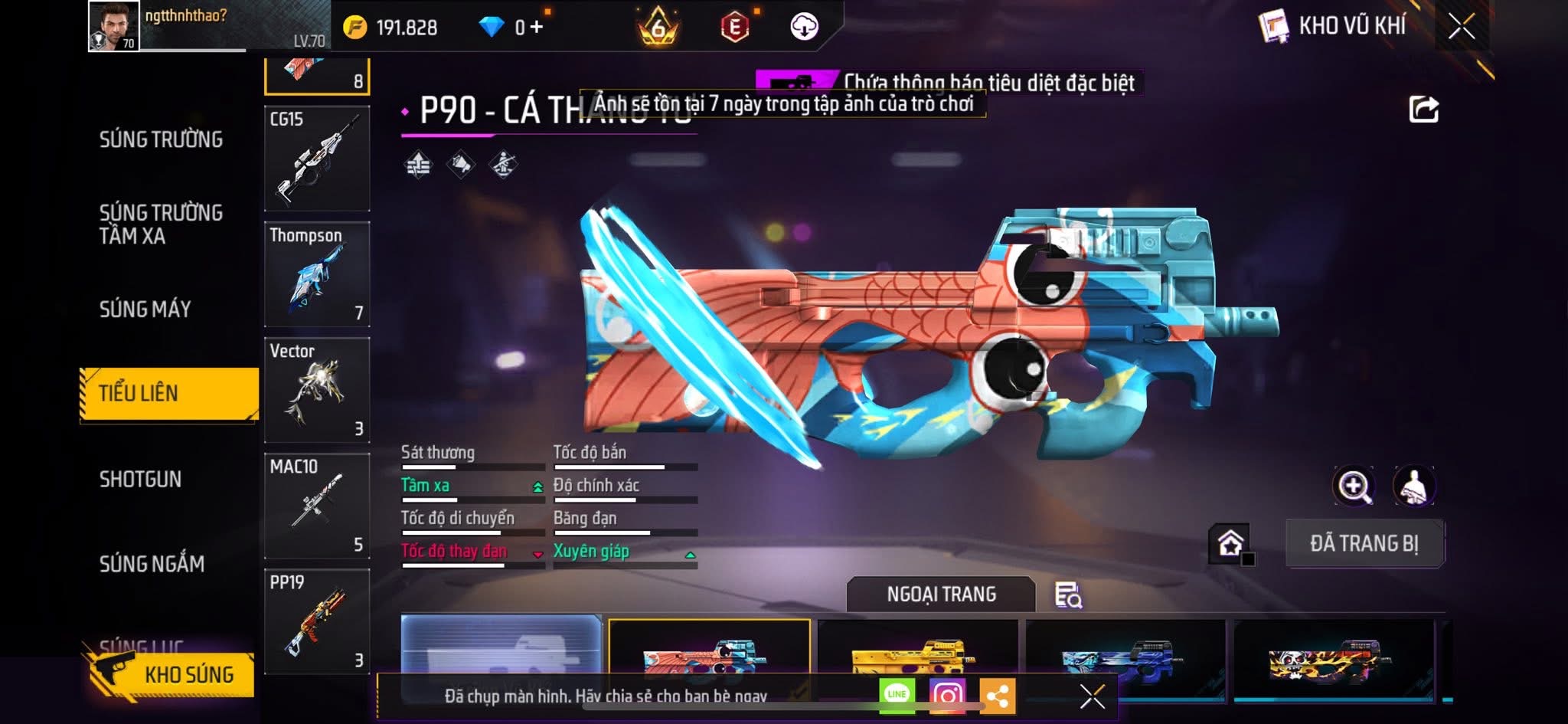Choose the SHOTGUN category
The image size is (1568, 724).
coord(140,479)
